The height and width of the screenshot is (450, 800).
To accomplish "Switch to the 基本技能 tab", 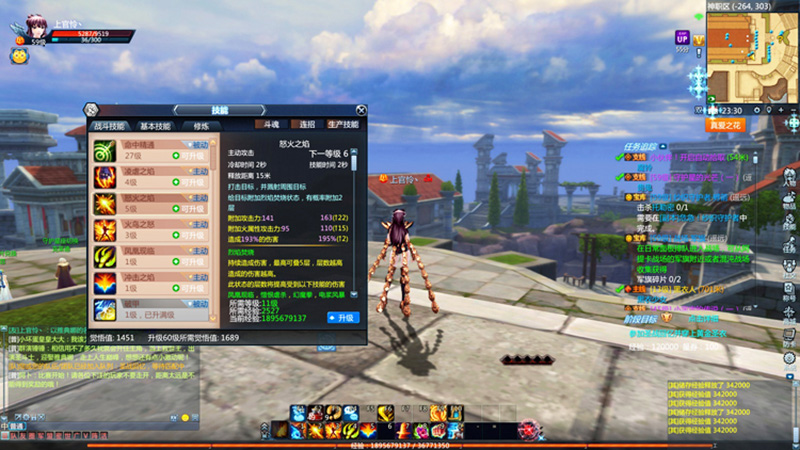I will pos(155,127).
